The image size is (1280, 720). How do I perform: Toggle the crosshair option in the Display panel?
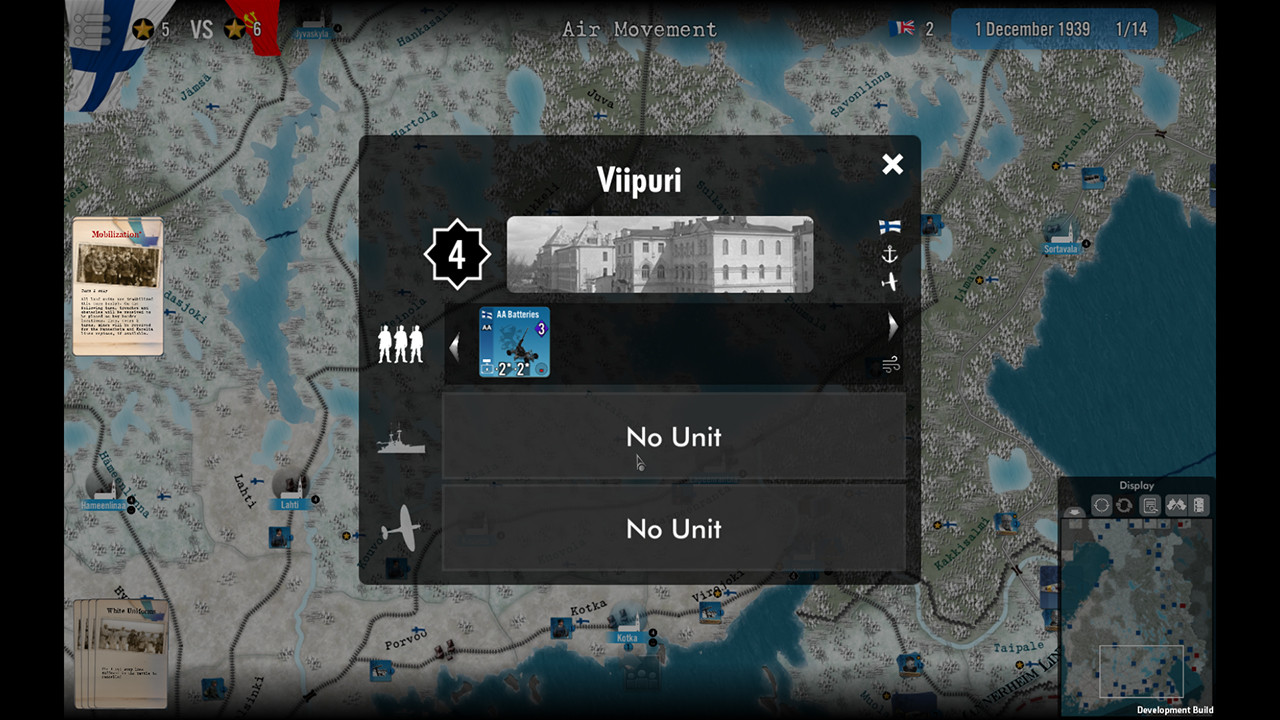1100,505
